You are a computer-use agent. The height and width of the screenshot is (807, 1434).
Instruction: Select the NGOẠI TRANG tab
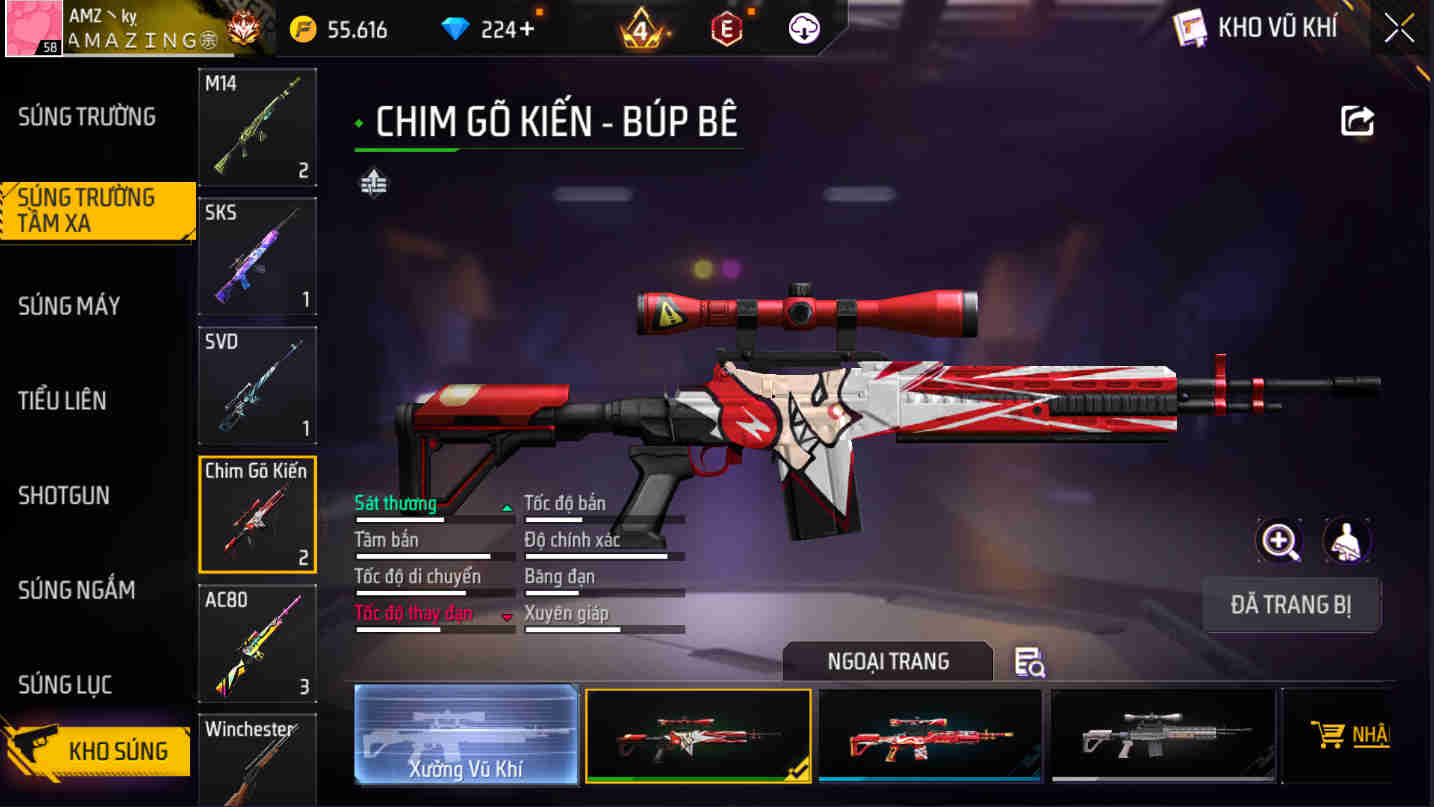tap(887, 660)
